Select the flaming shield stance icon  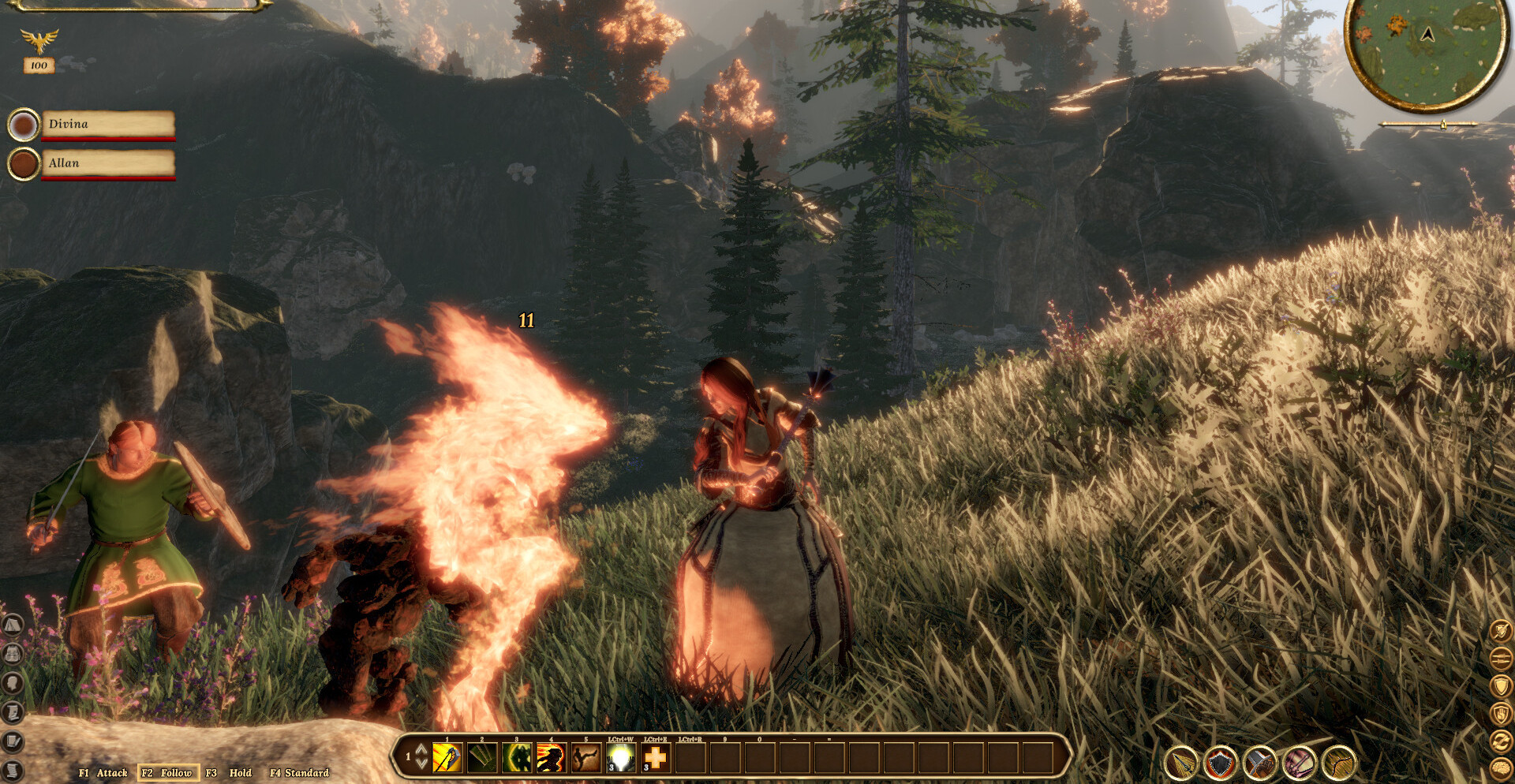tap(1221, 763)
